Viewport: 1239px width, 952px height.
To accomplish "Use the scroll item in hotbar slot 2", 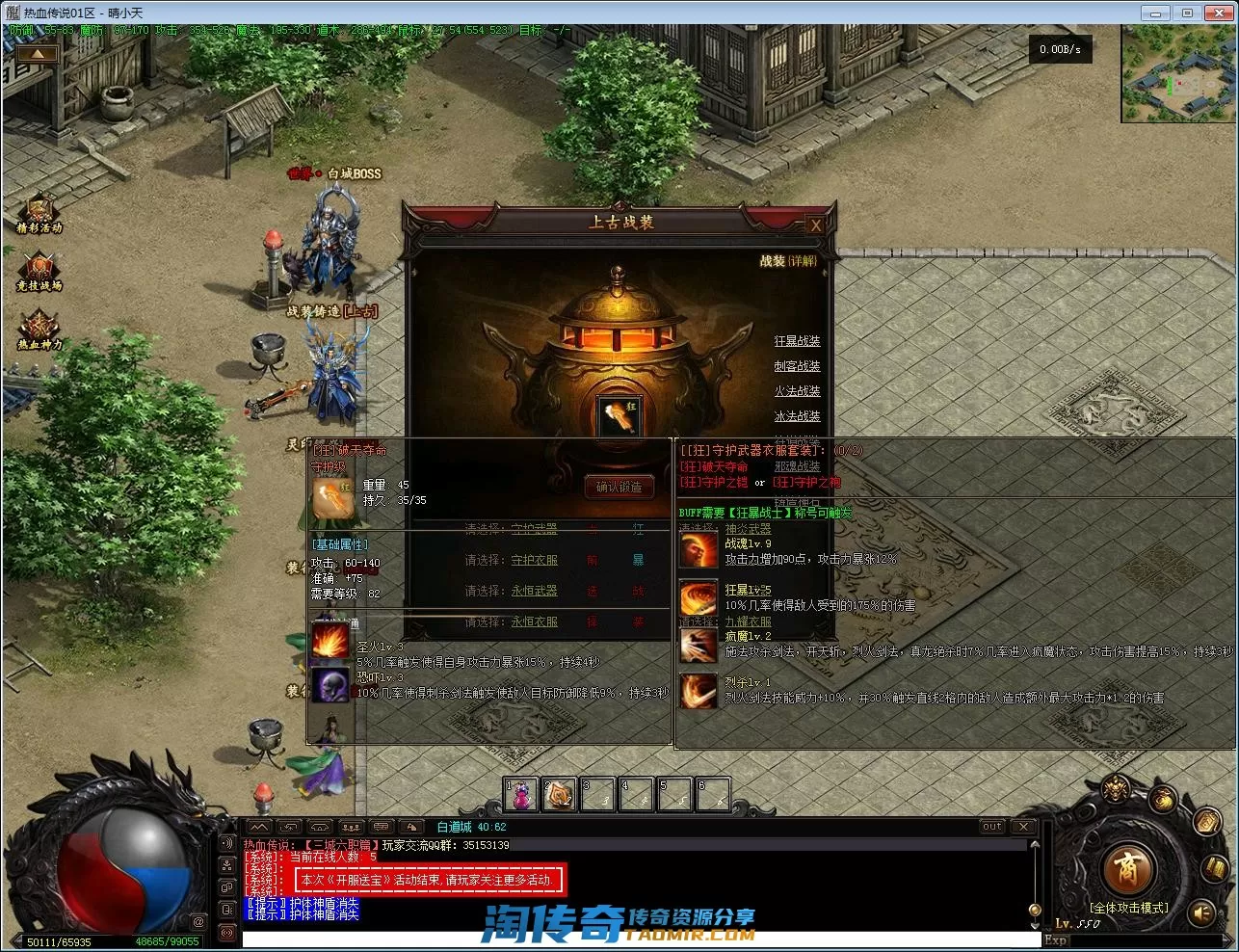I will tap(559, 795).
